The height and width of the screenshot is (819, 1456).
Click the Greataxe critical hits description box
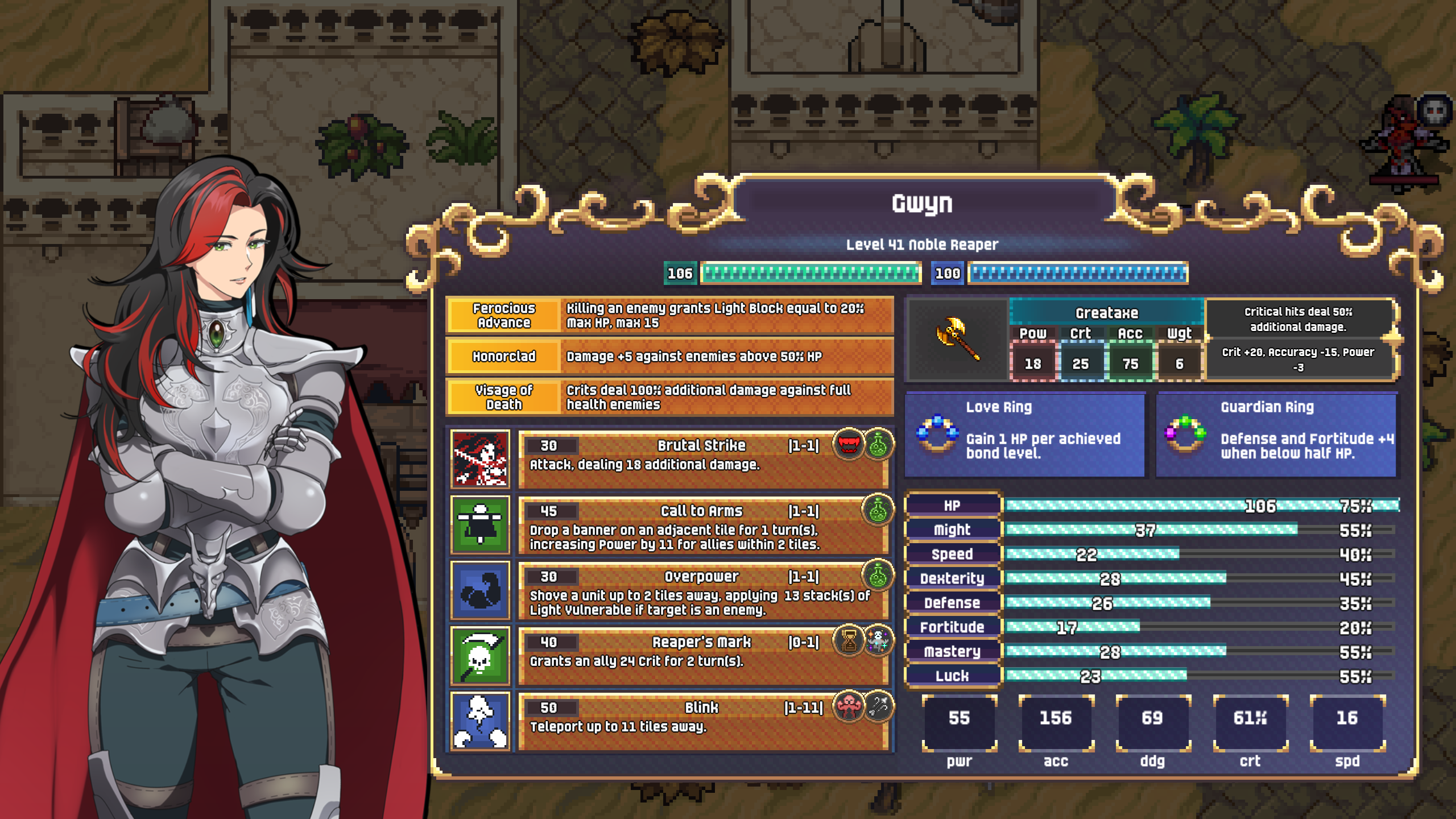tap(1298, 319)
